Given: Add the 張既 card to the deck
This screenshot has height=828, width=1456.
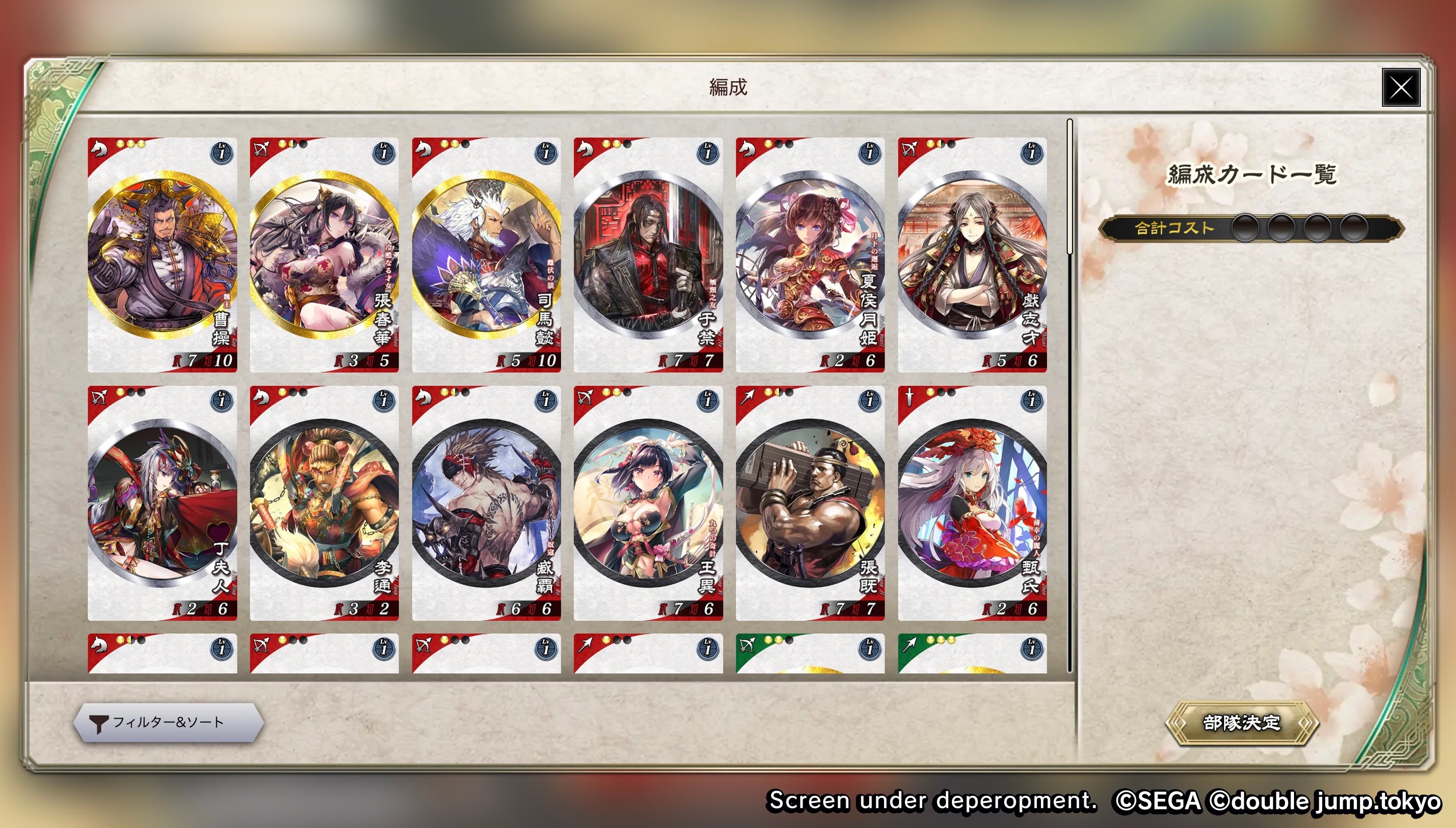Looking at the screenshot, I should coord(810,503).
